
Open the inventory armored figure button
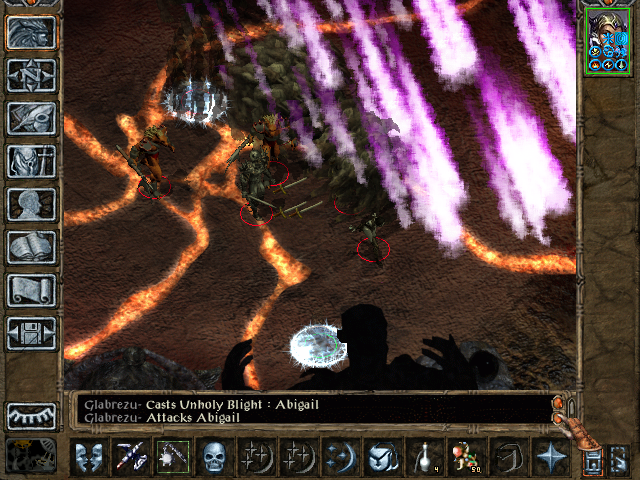[x=31, y=161]
